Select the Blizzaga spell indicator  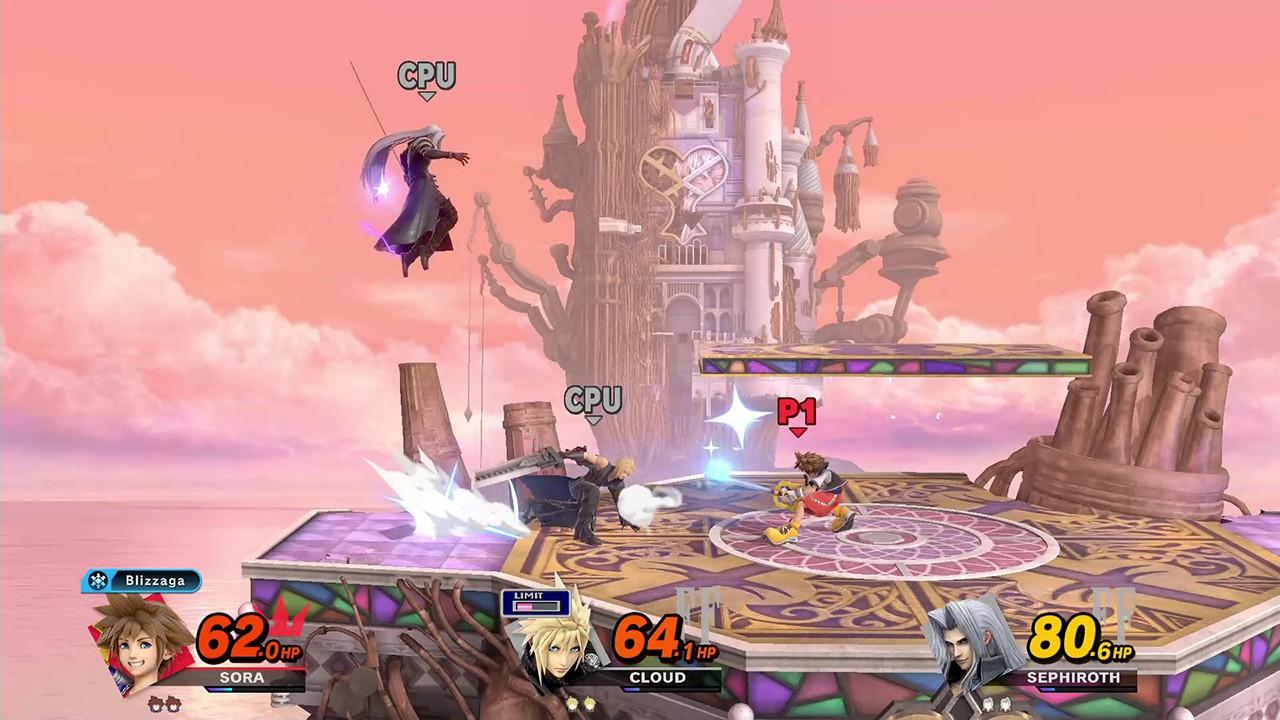141,580
